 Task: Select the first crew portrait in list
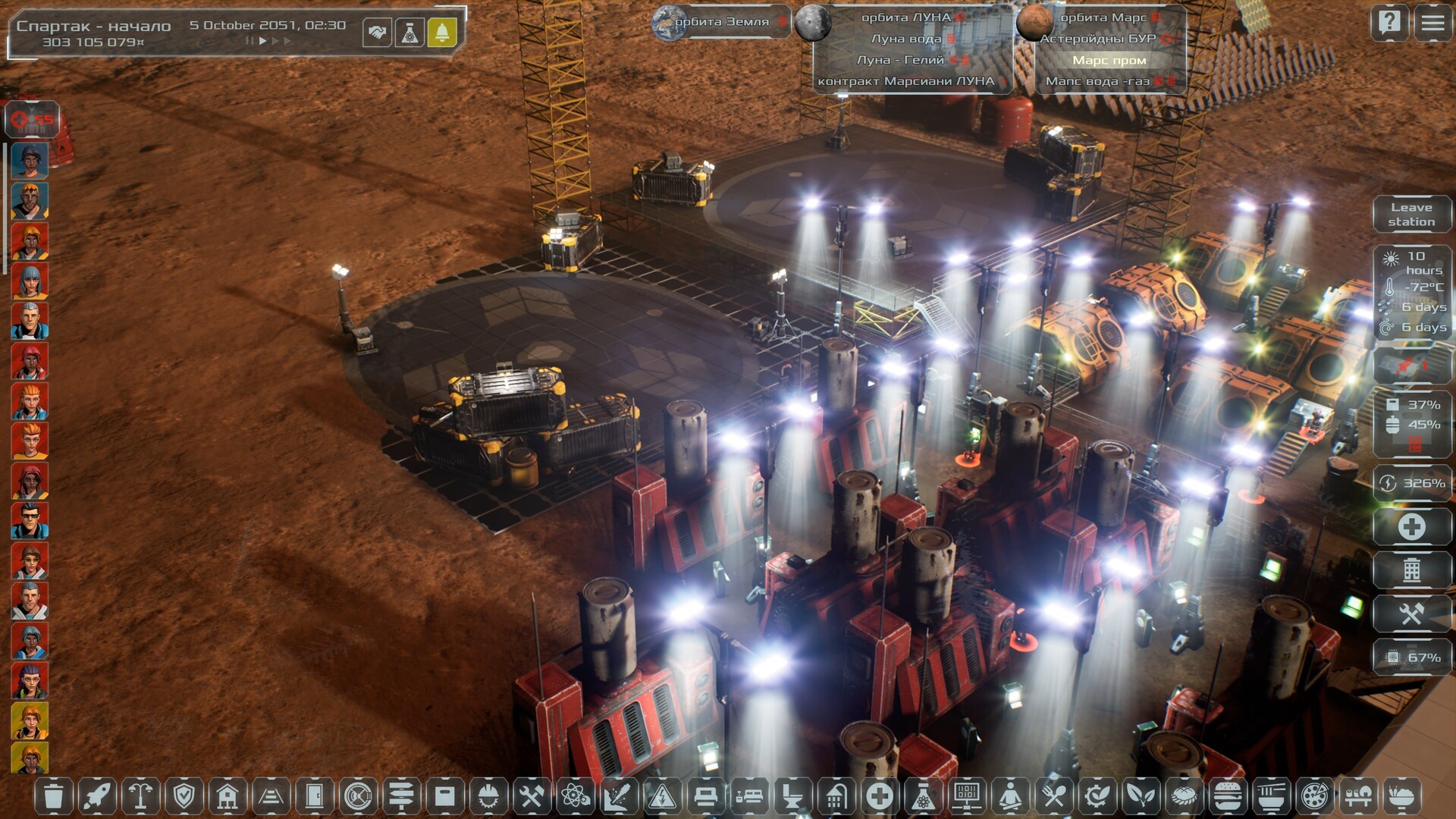point(30,161)
